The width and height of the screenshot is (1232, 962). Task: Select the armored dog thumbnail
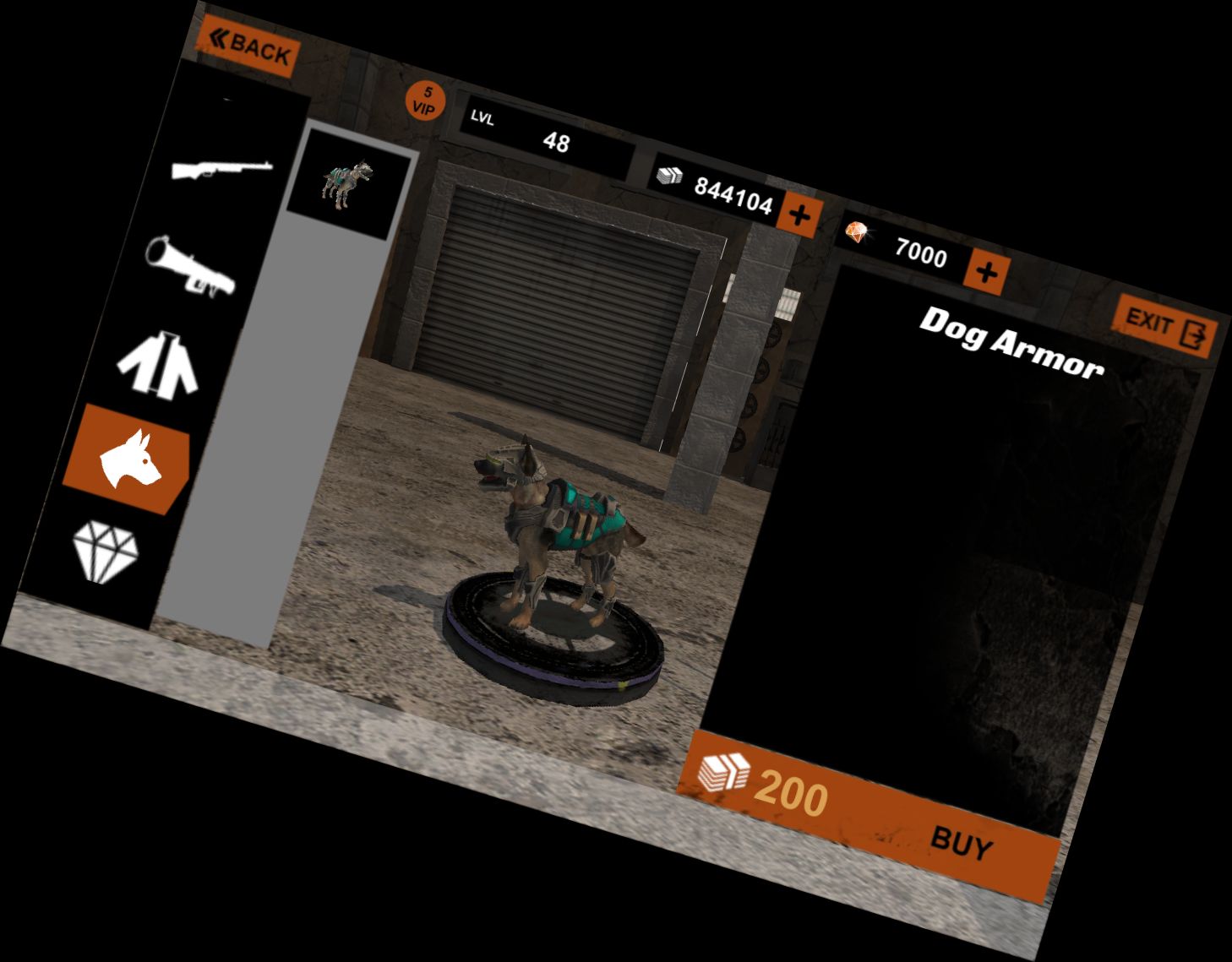point(347,183)
